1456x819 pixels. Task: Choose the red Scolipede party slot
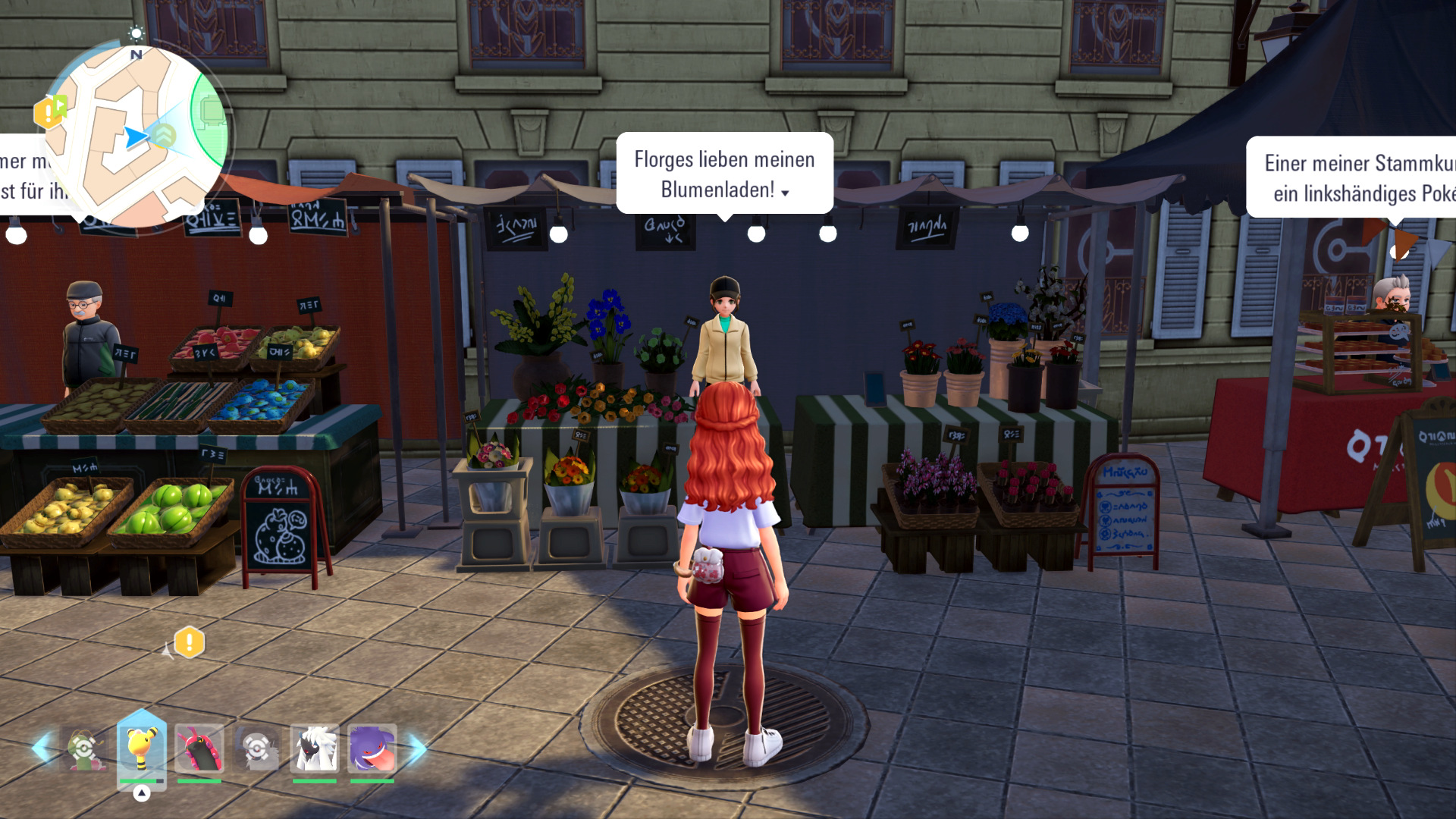tap(199, 748)
